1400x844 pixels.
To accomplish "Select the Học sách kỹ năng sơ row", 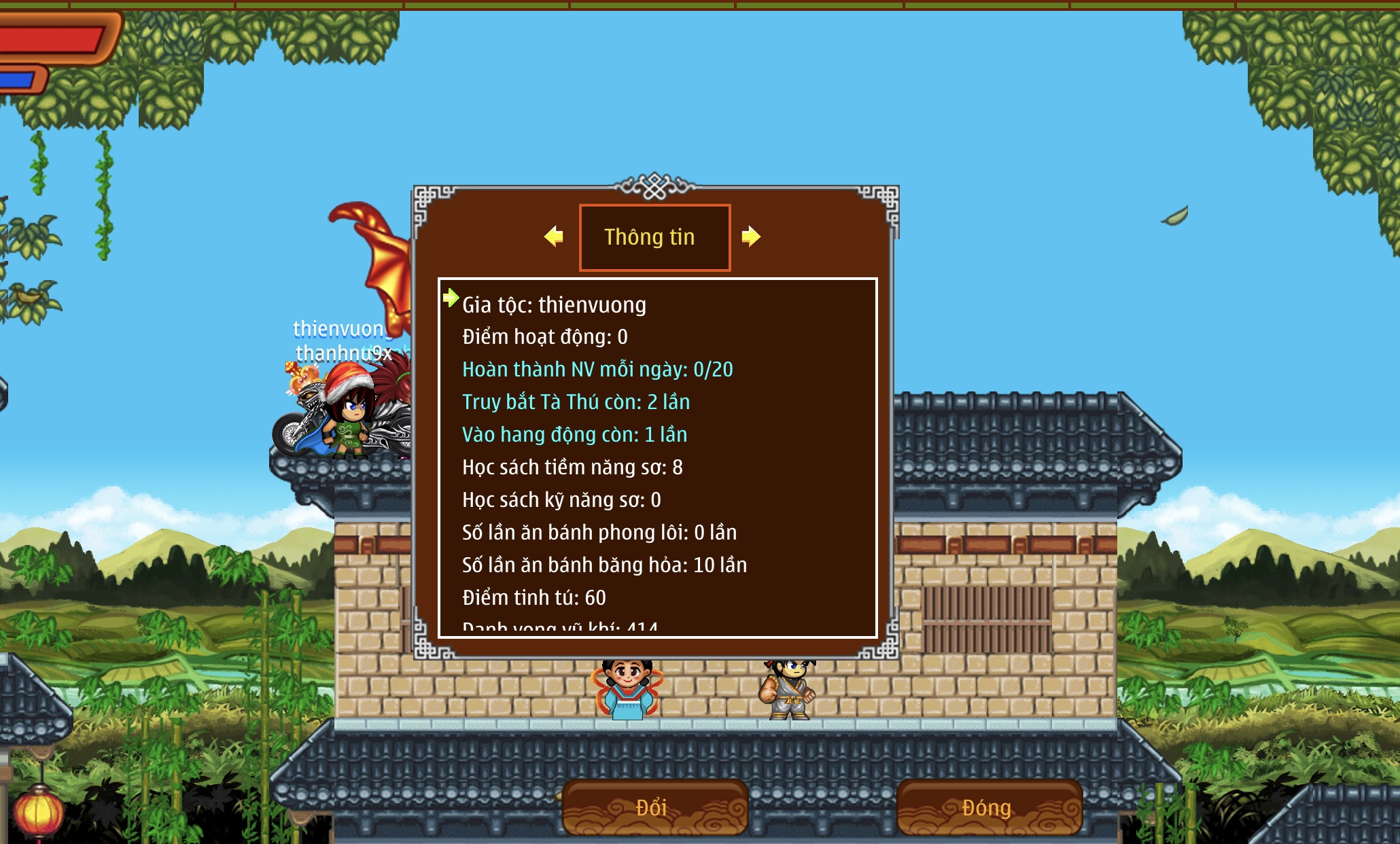I will coord(561,500).
